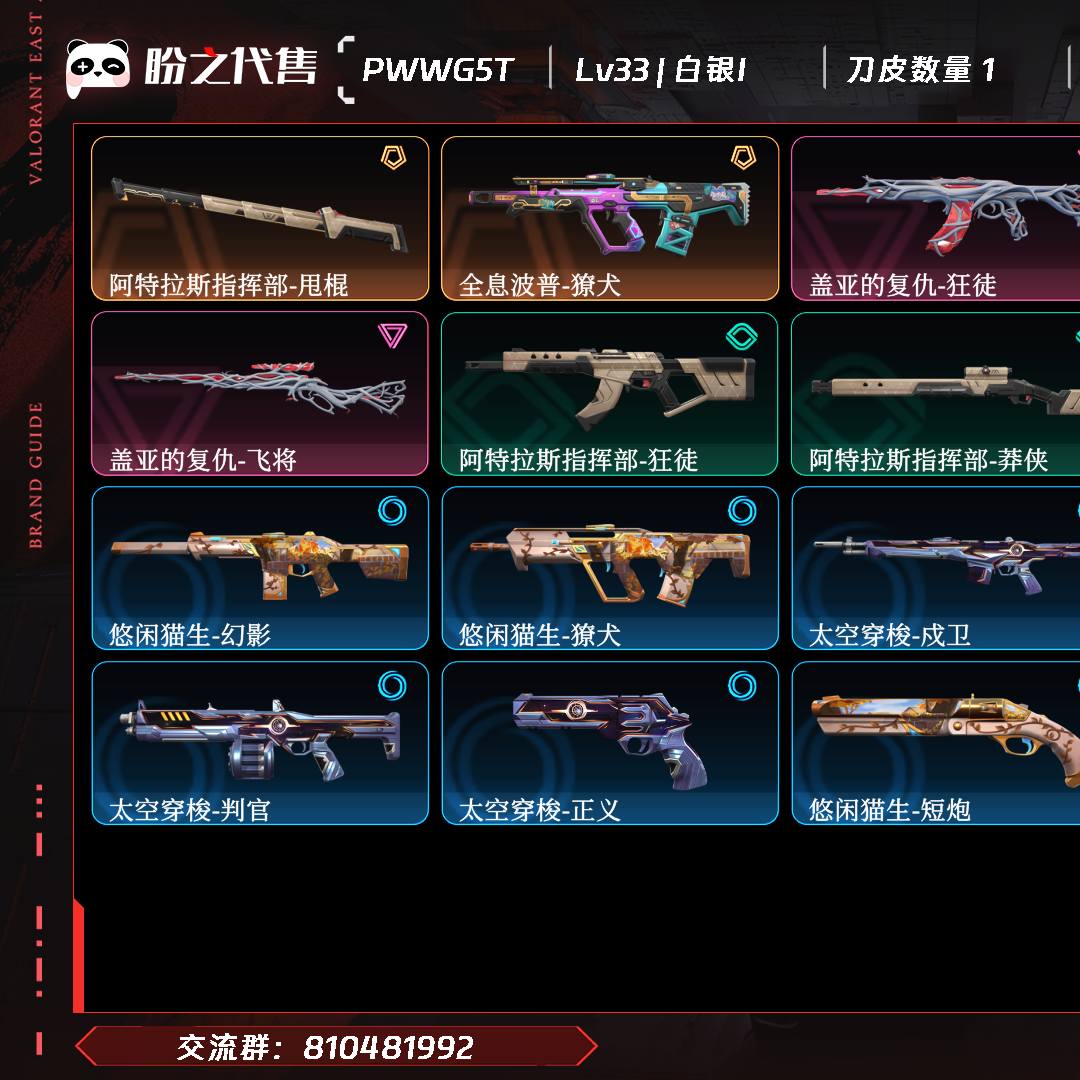Choose the 悠闲猫生-獠犬 skin card
Screen dimensions: 1080x1080
(610, 568)
